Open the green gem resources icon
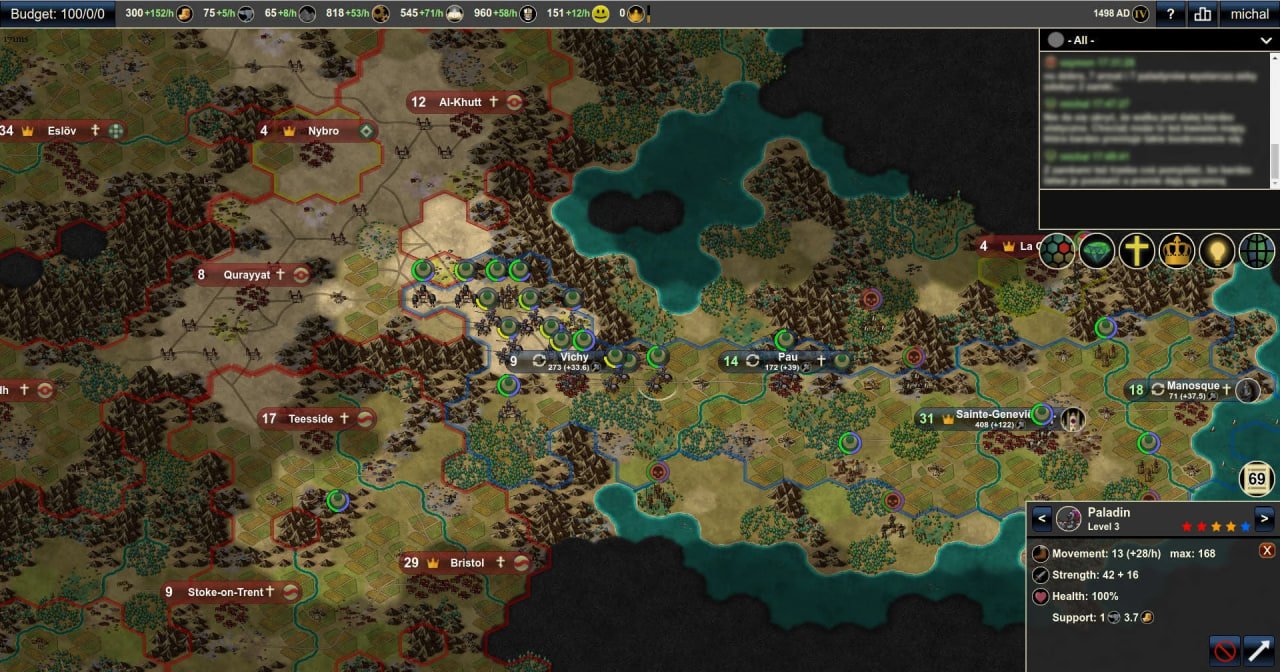The image size is (1280, 672). (1097, 250)
